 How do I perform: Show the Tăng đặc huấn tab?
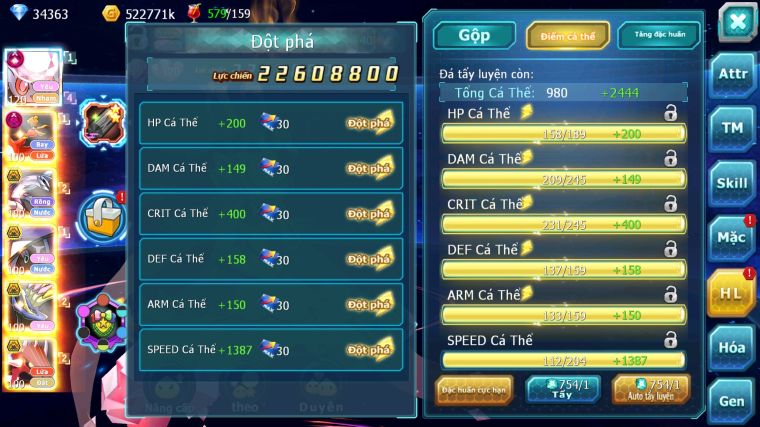[659, 35]
